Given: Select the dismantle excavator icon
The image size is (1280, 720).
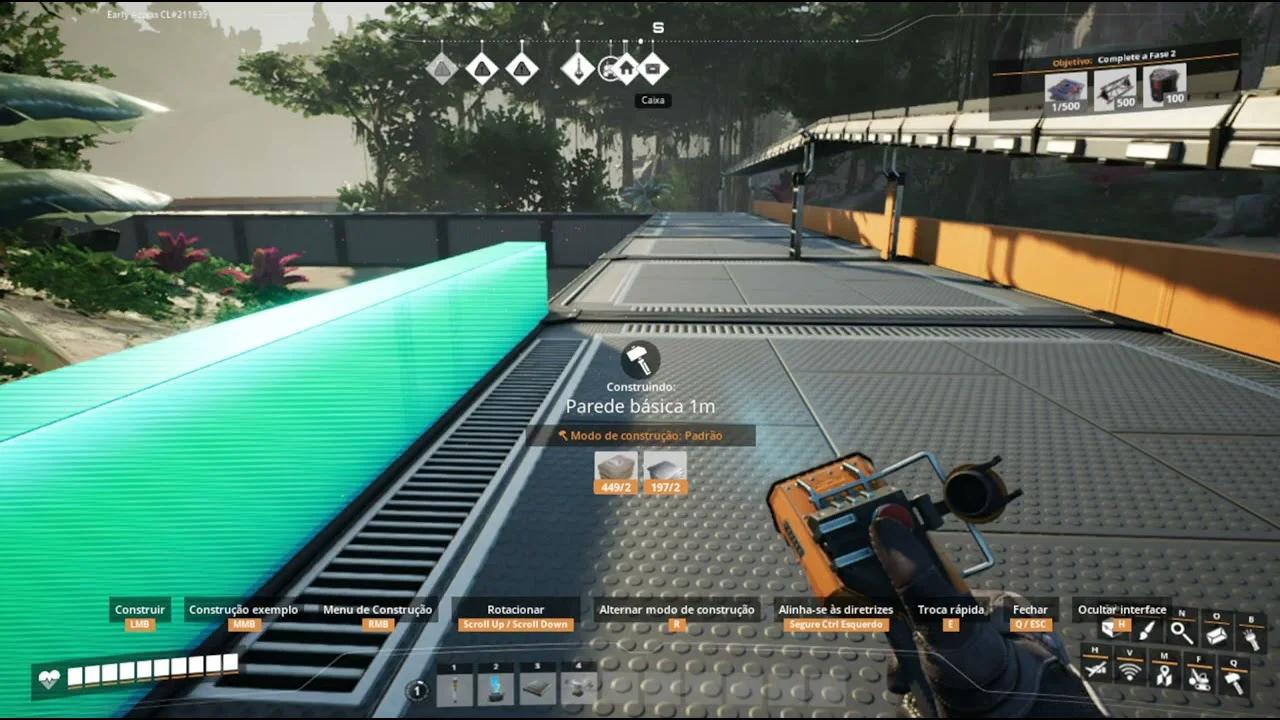Looking at the screenshot, I should 1199,679.
